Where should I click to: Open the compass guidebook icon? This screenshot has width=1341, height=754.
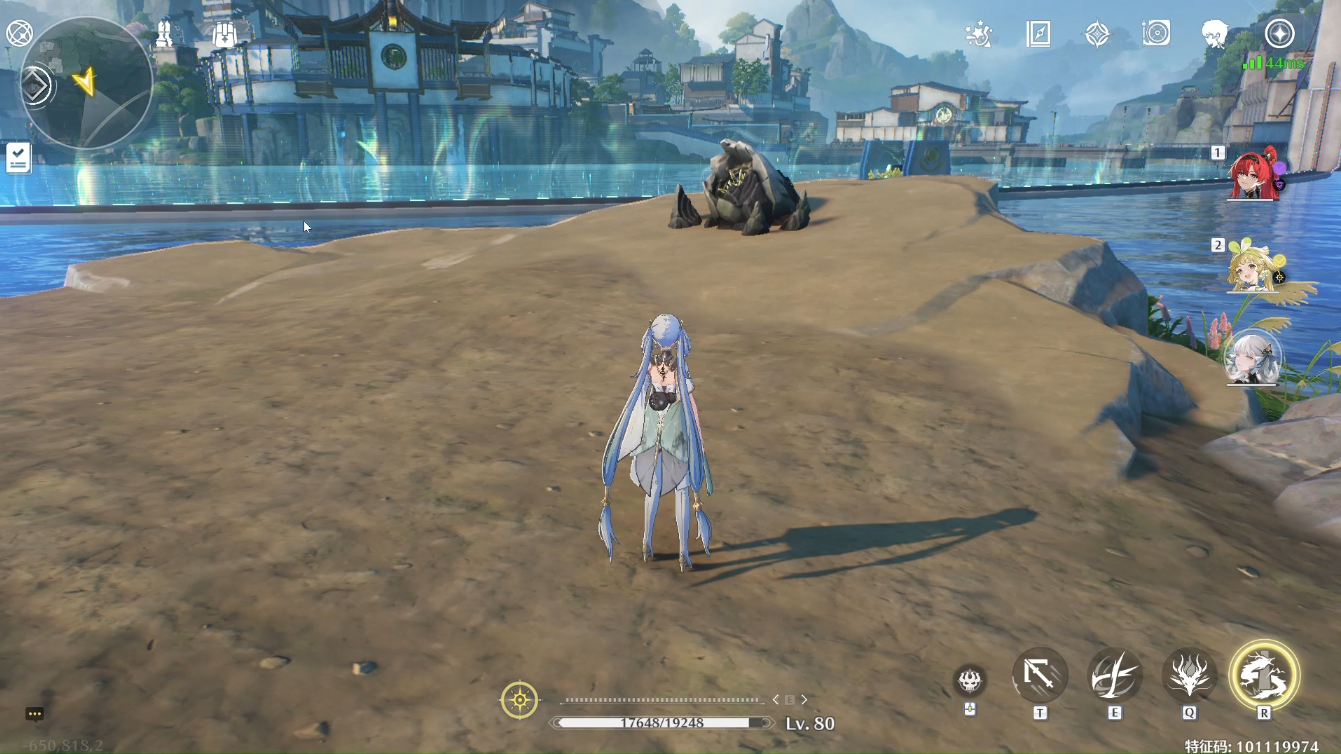(1038, 34)
